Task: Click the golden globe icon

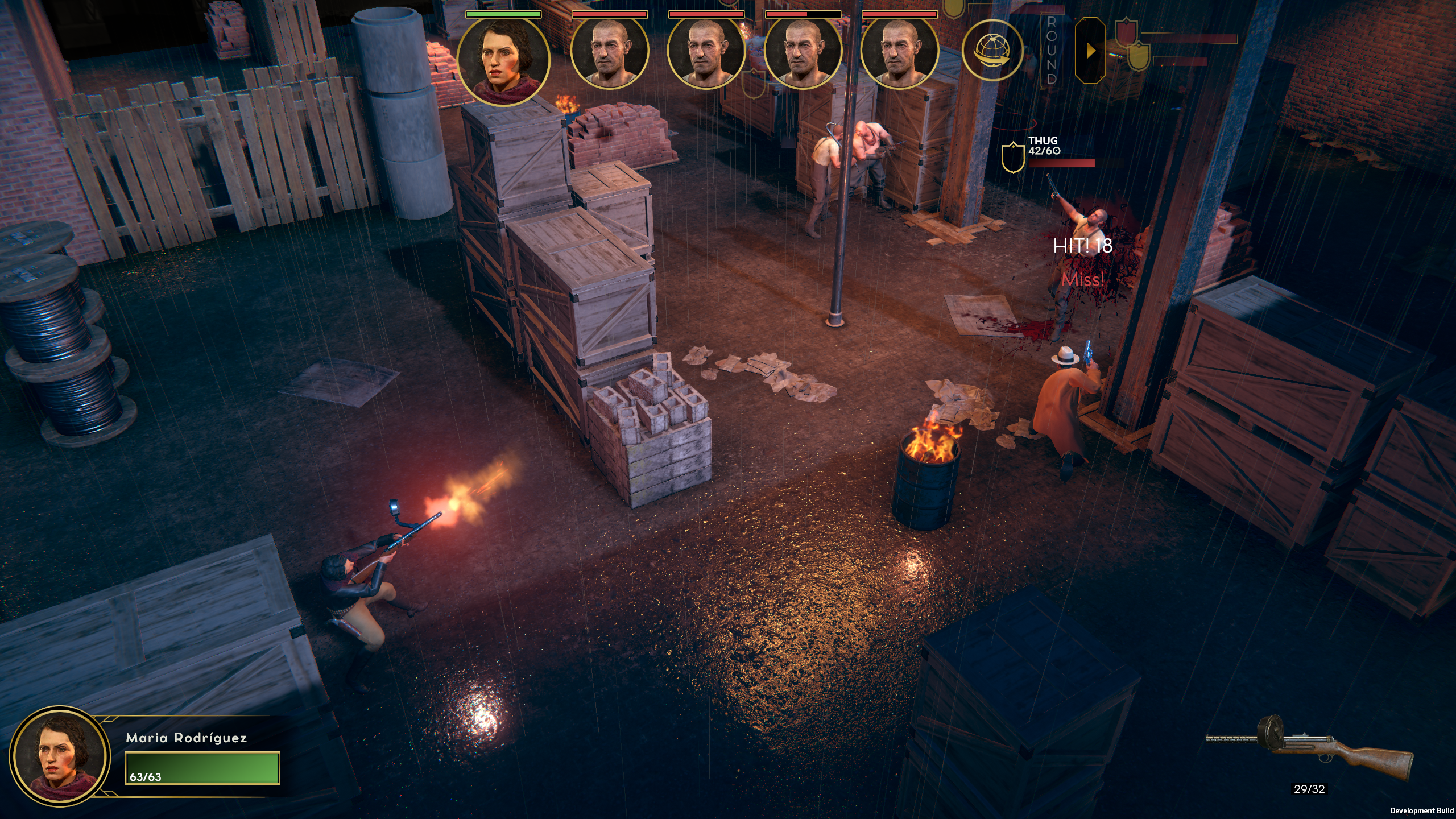Action: tap(992, 50)
